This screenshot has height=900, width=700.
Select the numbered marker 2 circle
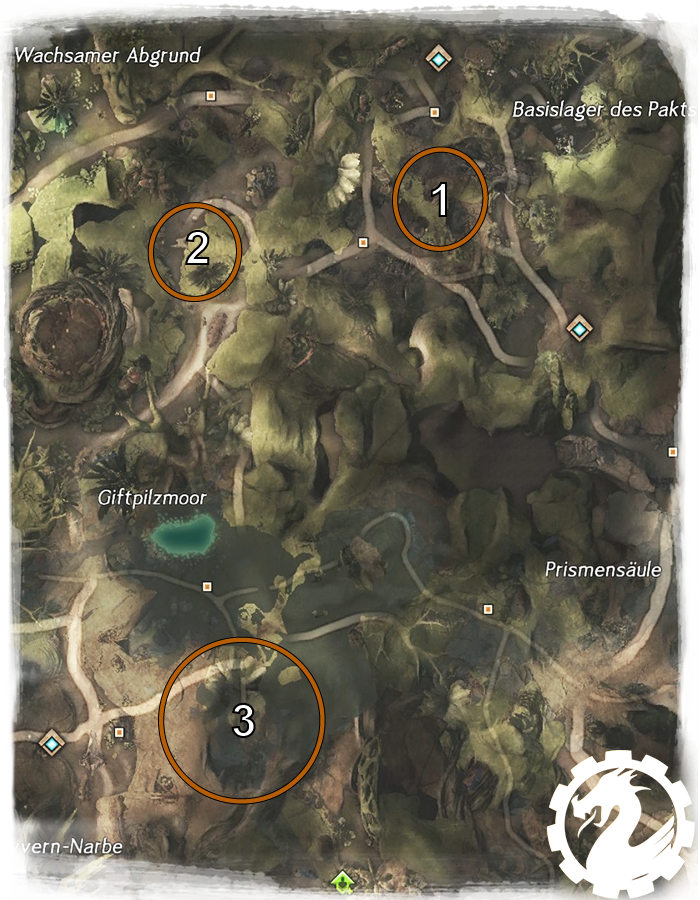click(195, 249)
